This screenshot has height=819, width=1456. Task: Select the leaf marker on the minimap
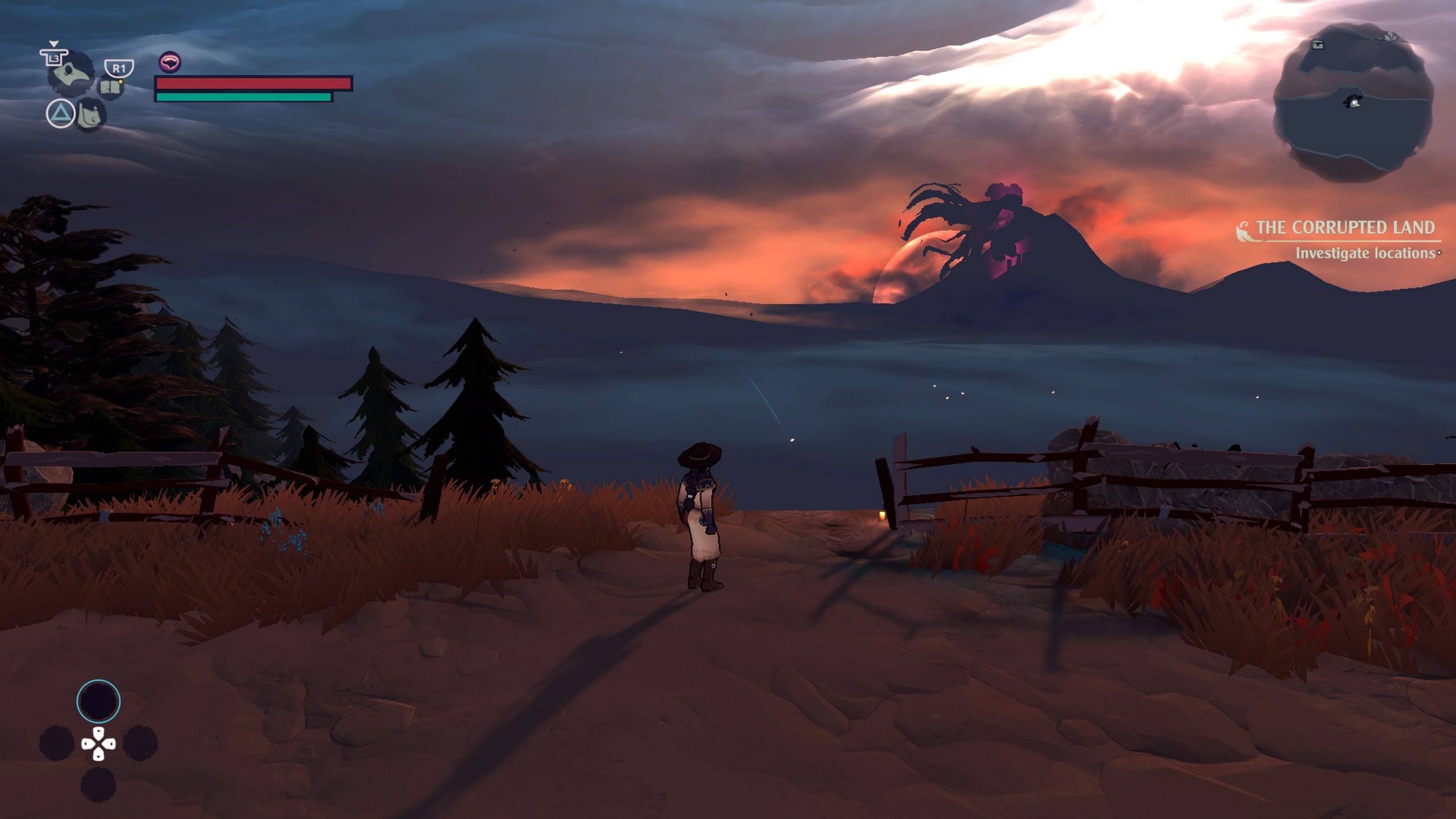coord(1391,36)
